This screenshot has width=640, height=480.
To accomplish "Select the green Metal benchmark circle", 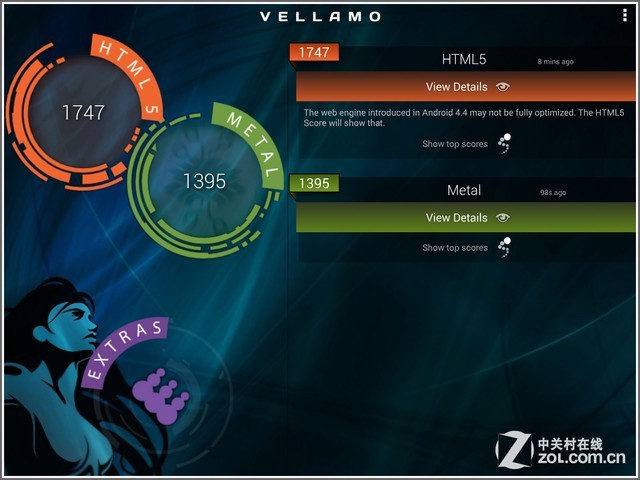I will [x=204, y=181].
